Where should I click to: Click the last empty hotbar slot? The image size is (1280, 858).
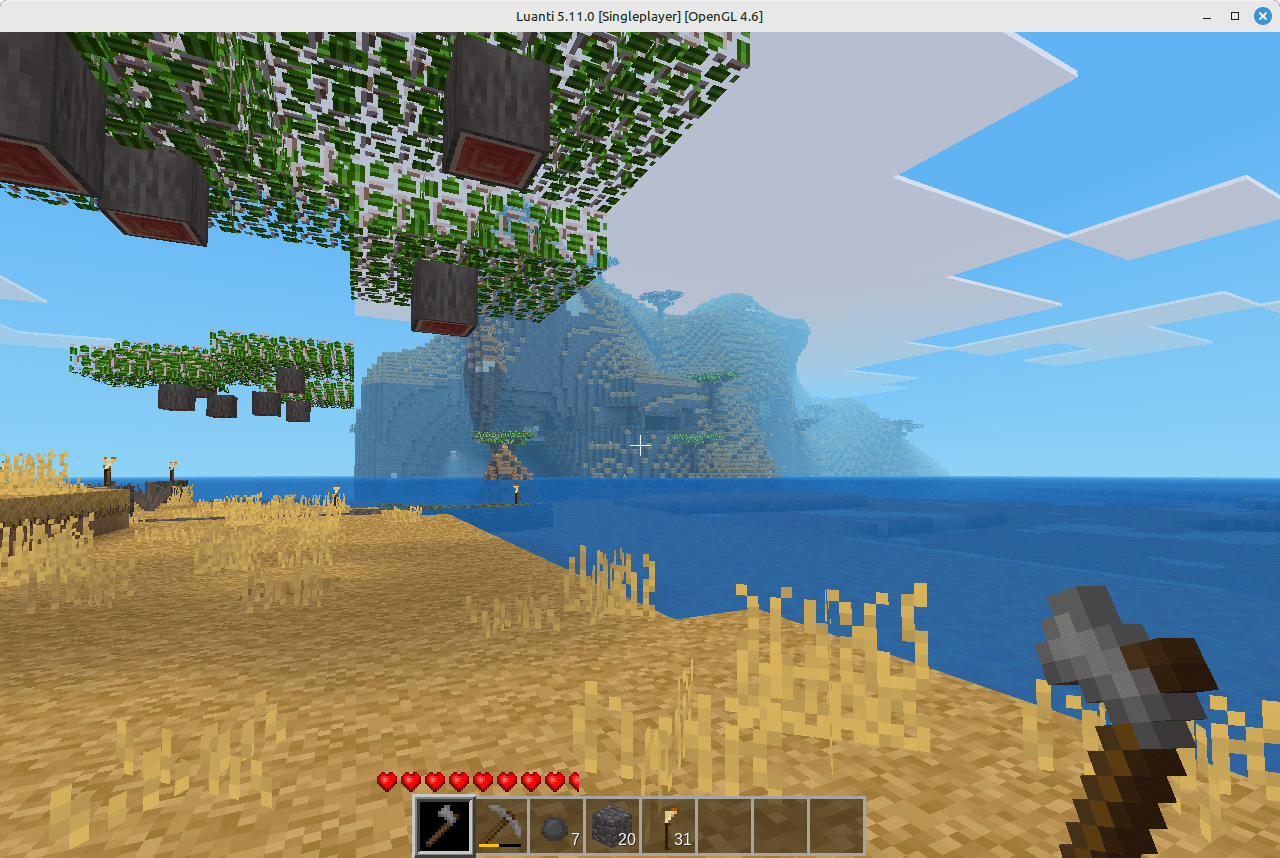(837, 824)
